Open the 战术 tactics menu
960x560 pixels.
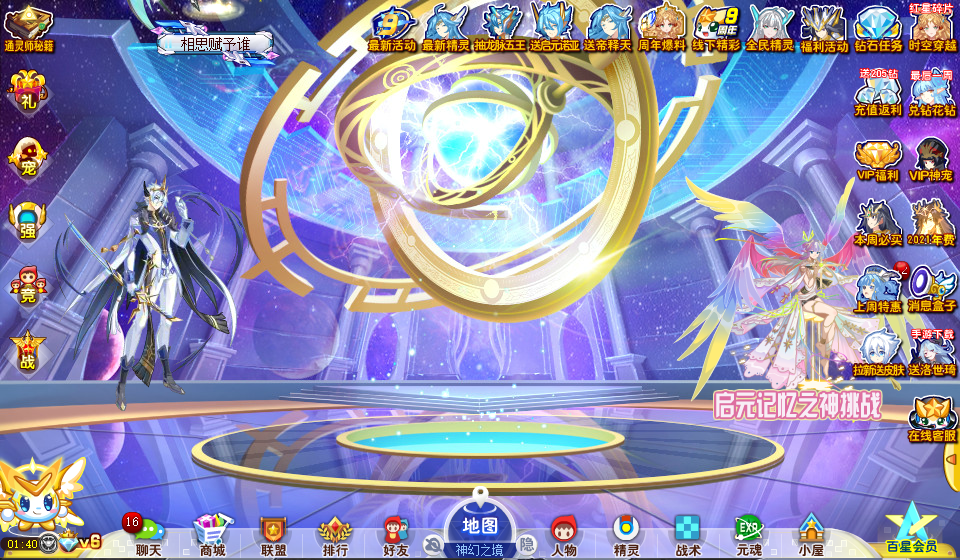(687, 535)
